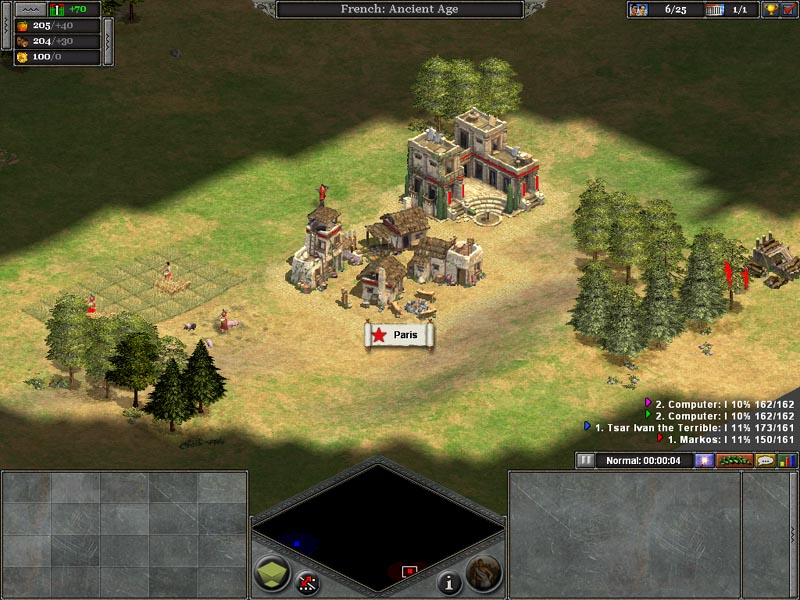Open the chat speech bubble

pos(765,461)
